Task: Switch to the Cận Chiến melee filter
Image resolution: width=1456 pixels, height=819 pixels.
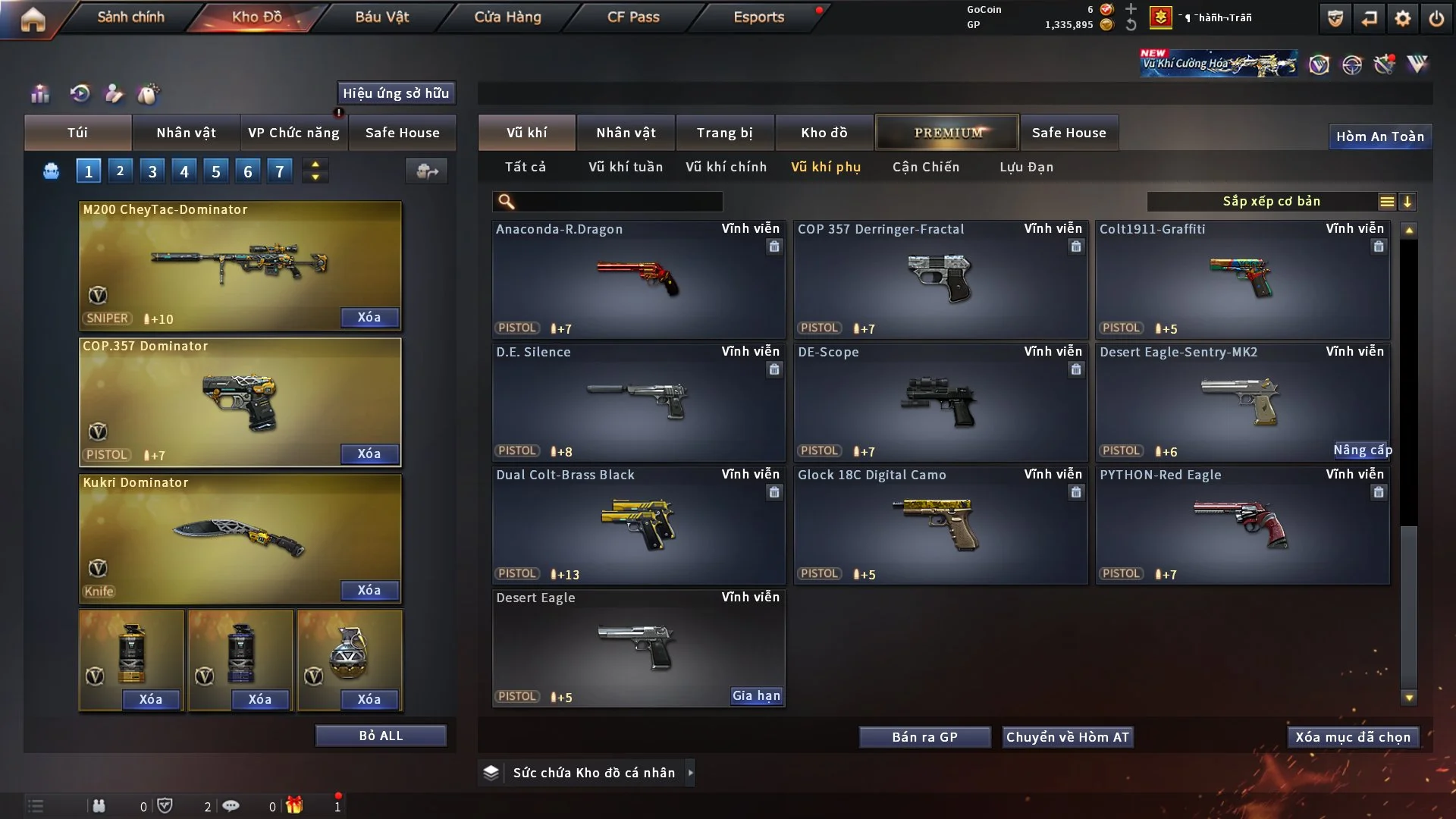Action: [x=926, y=167]
